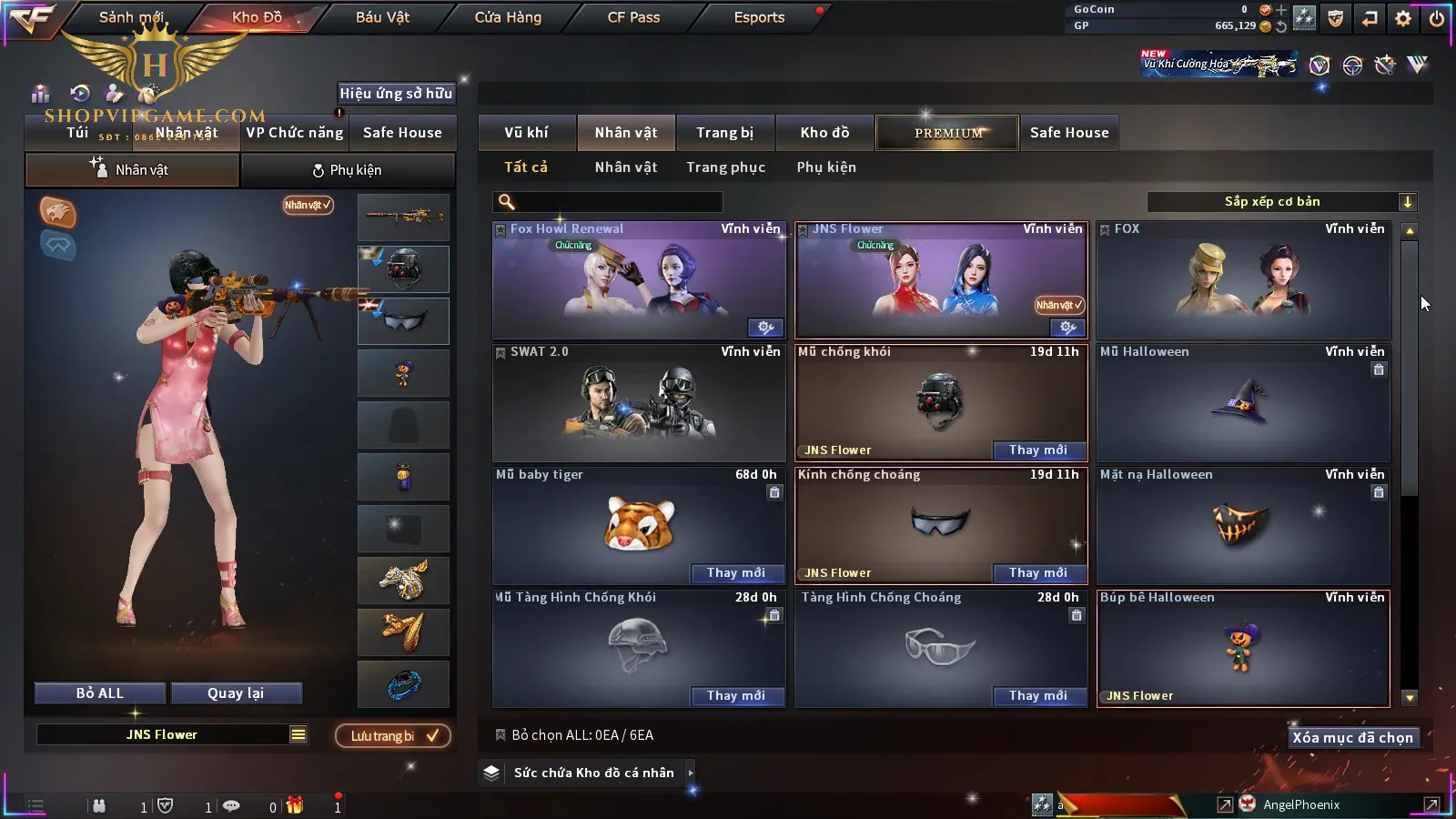Select the SWAT 2.0 character card
The image size is (1456, 819).
[638, 405]
